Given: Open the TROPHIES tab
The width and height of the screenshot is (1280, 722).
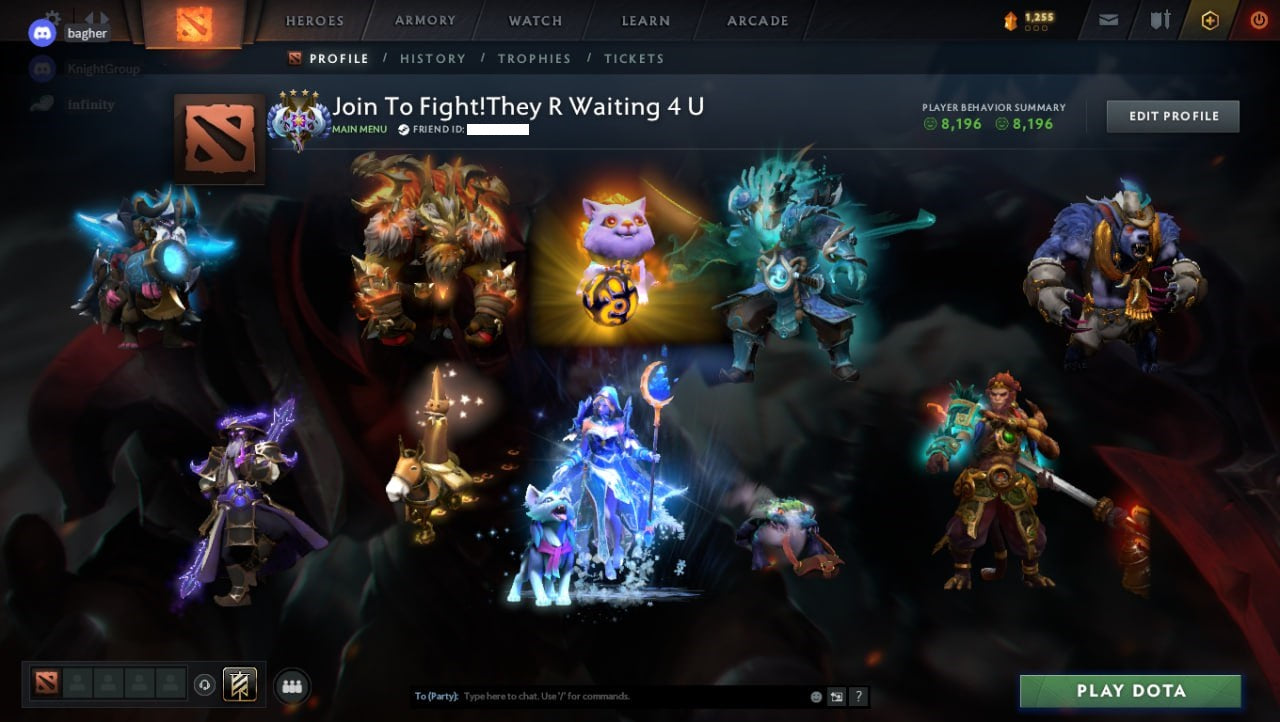Looking at the screenshot, I should point(534,58).
